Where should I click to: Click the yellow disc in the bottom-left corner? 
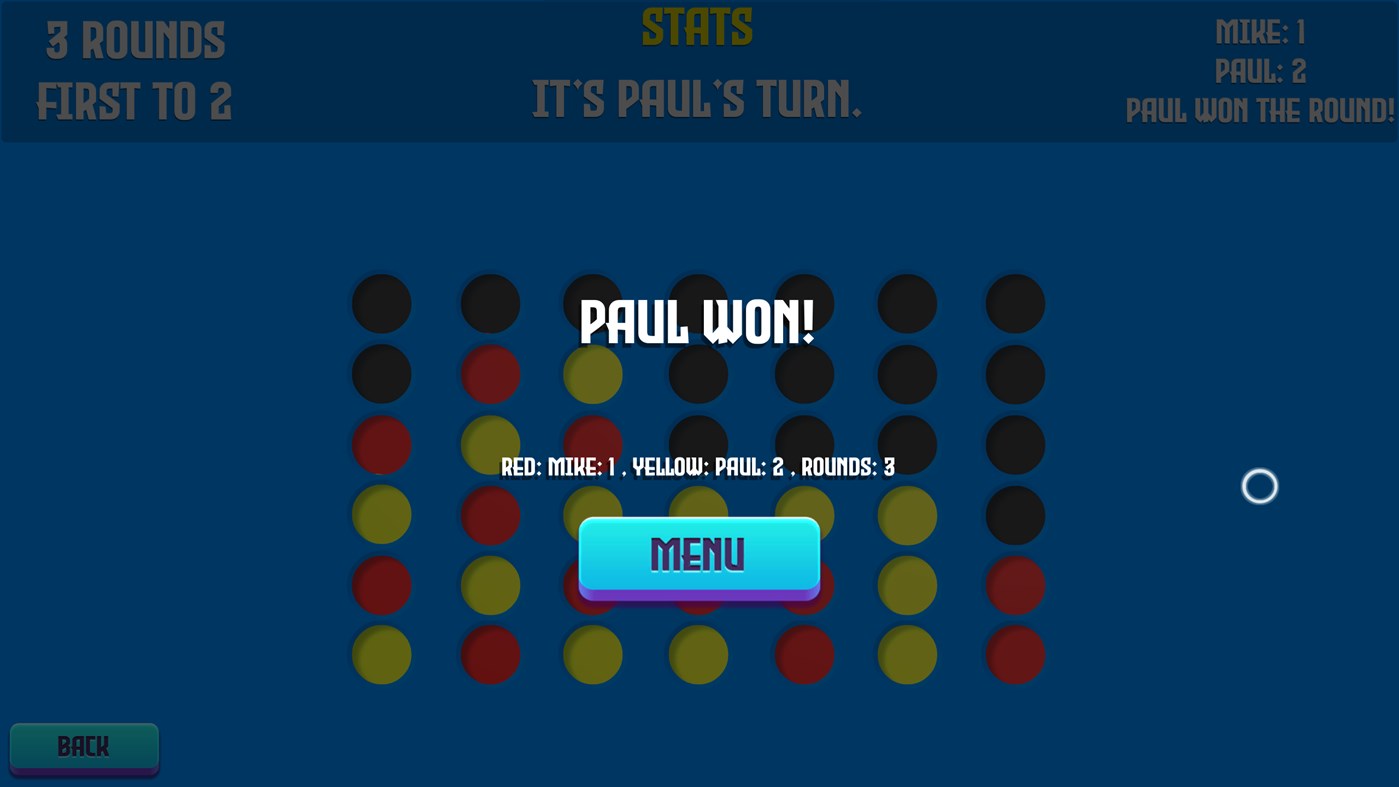381,654
